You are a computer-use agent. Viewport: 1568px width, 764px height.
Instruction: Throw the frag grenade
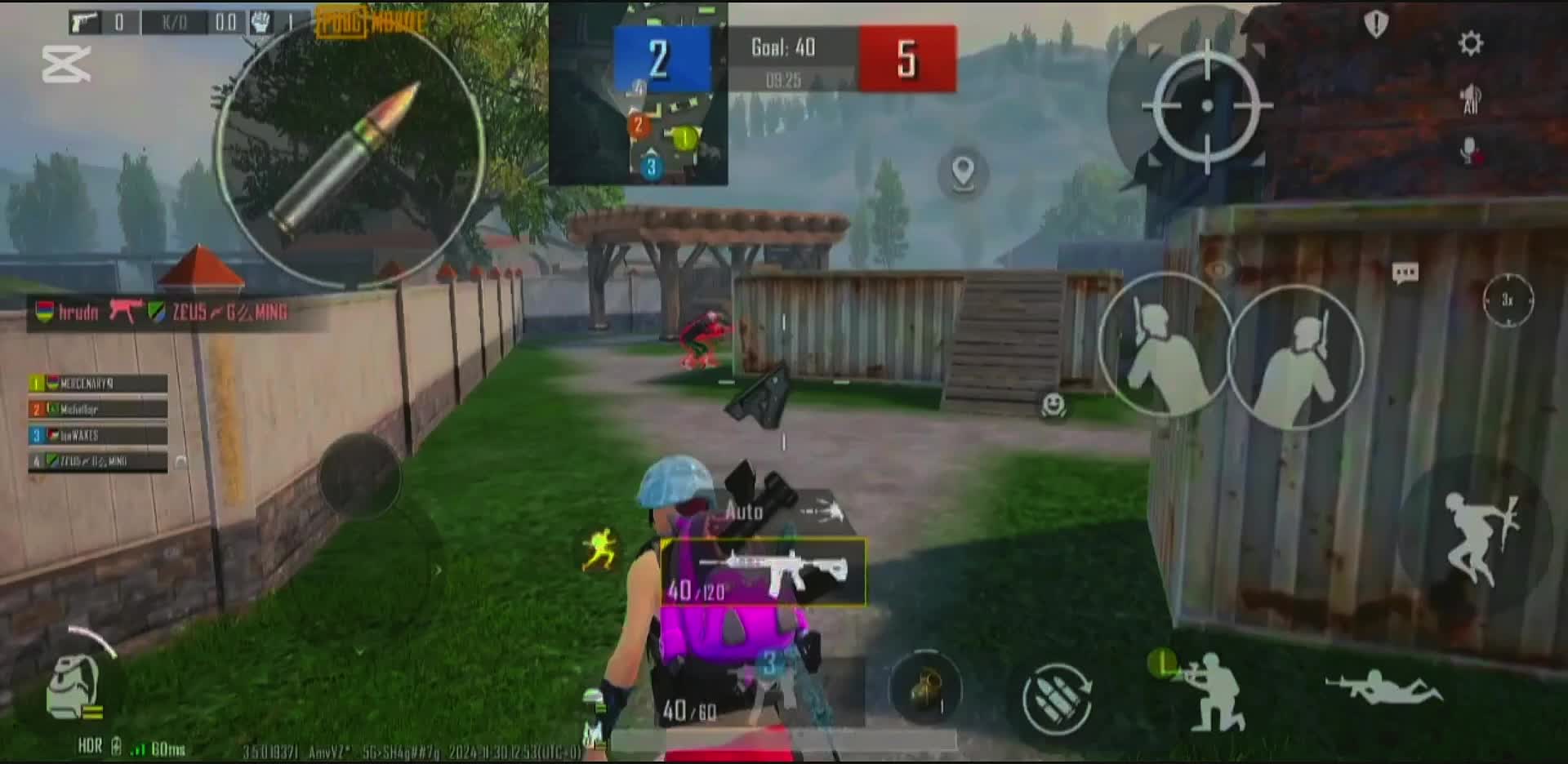[925, 688]
